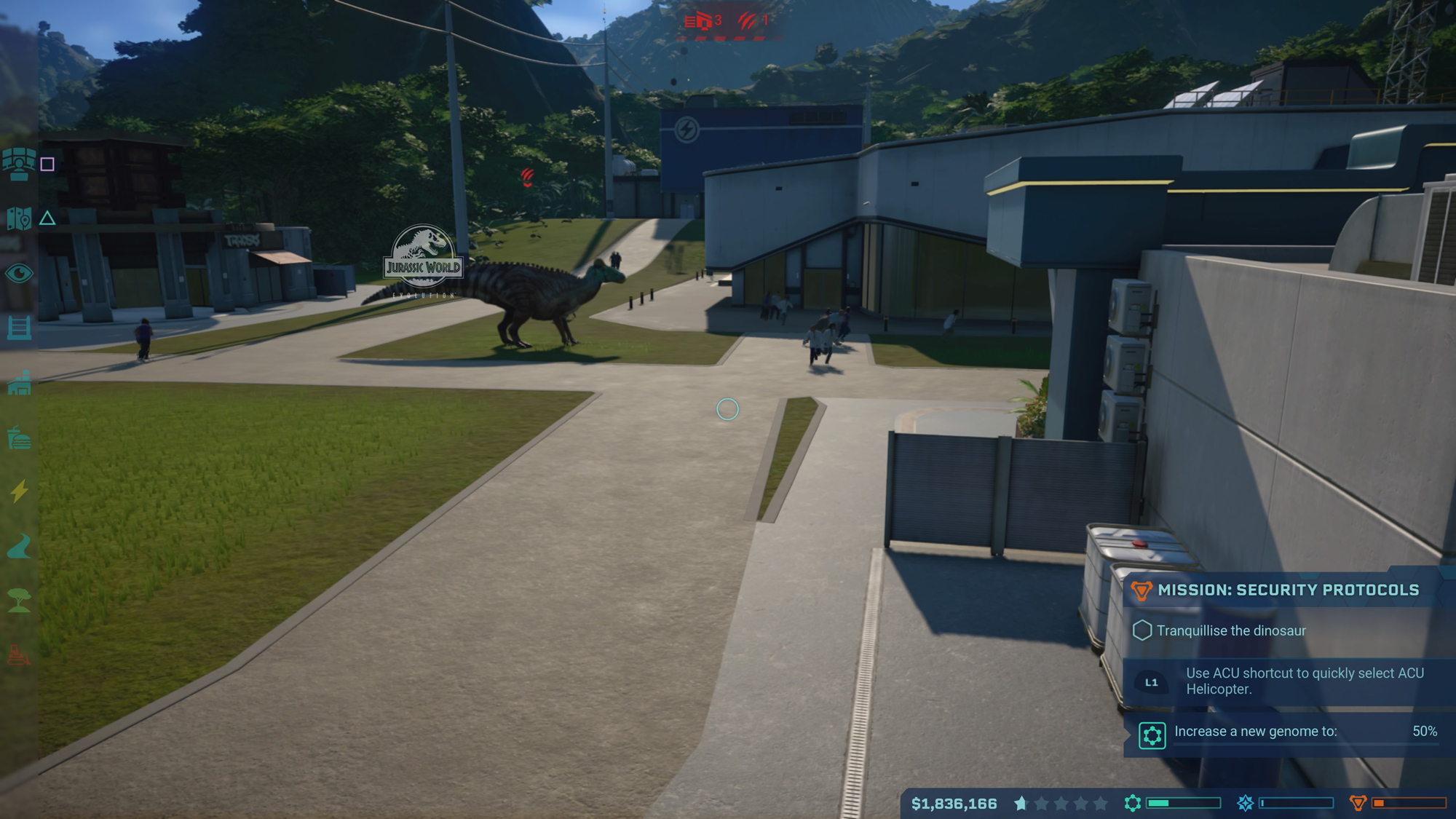Screen dimensions: 1456x819
Task: Select the path building tool icon
Action: coord(20,545)
